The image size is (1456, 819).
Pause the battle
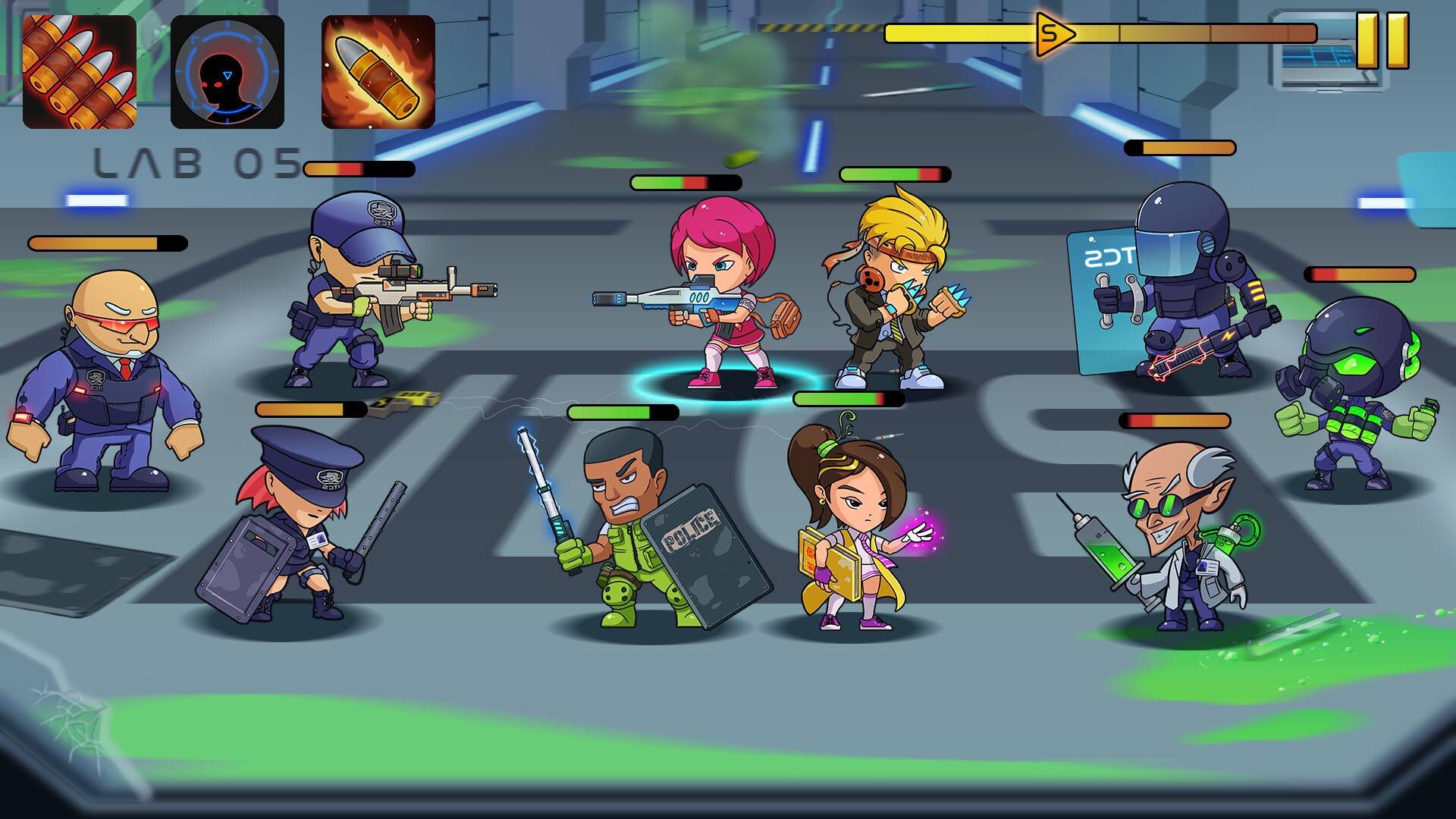click(x=1382, y=41)
